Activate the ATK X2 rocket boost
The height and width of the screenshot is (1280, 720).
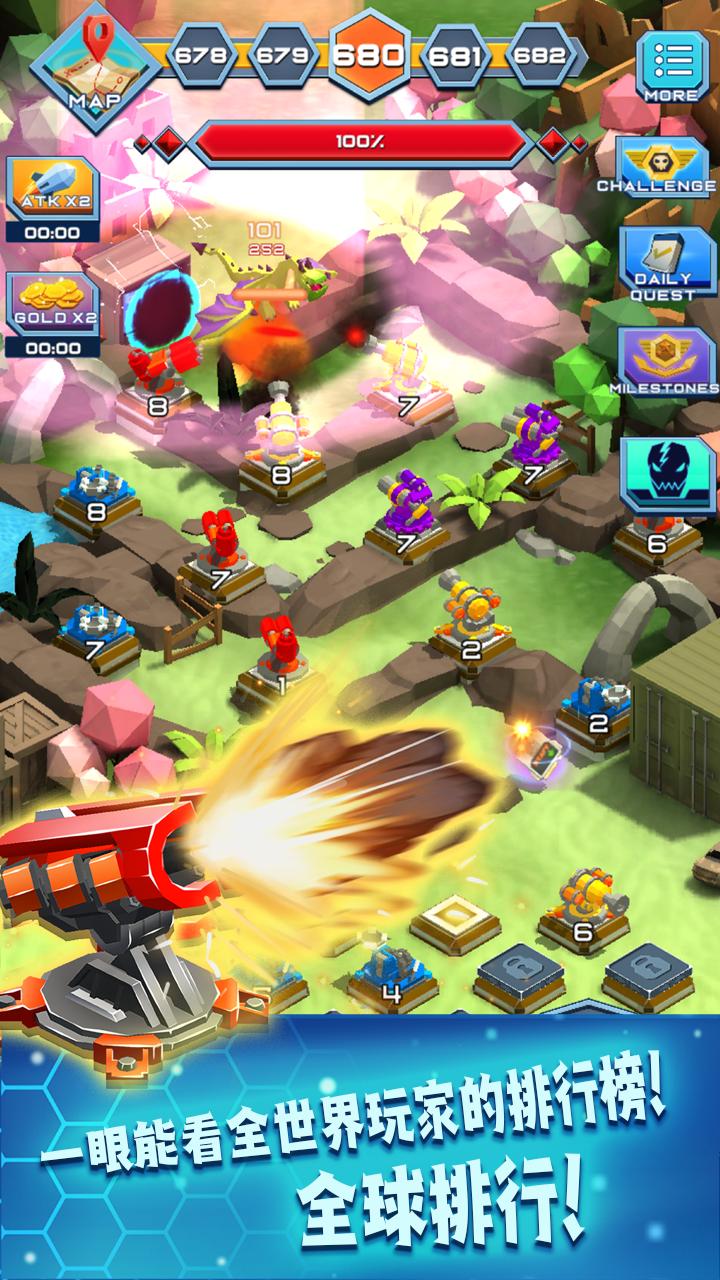pos(53,190)
